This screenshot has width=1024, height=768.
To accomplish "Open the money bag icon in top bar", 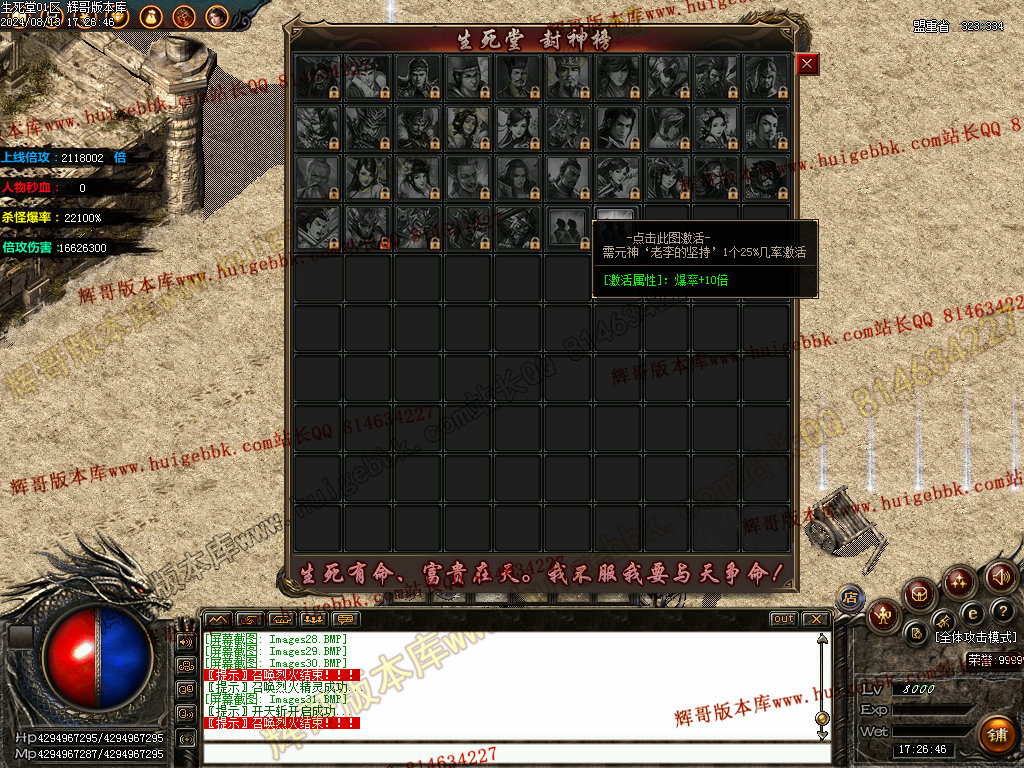I will [x=149, y=16].
